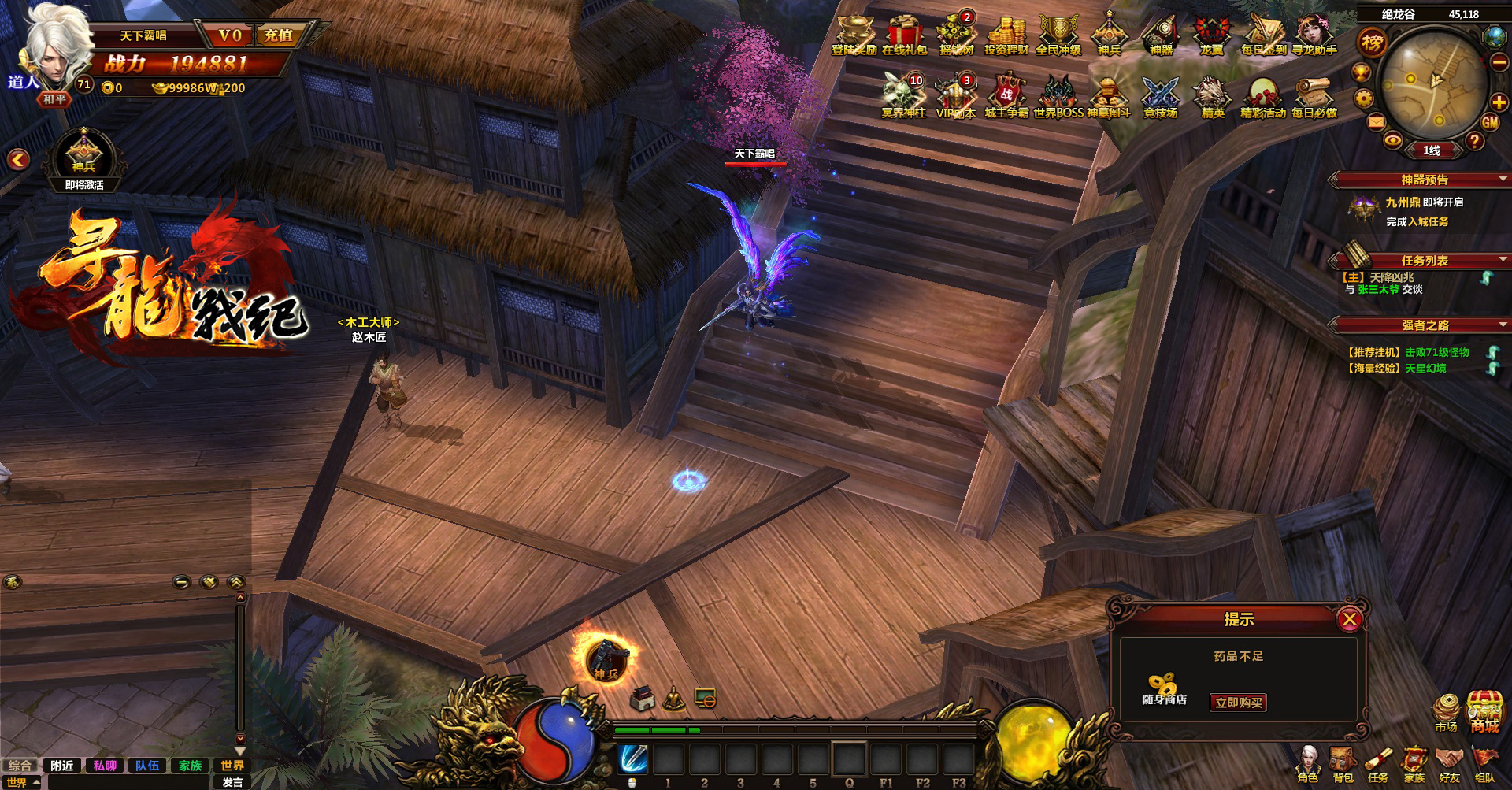Buy potions with the 立即购买 button
Viewport: 1512px width, 790px height.
[x=1238, y=703]
